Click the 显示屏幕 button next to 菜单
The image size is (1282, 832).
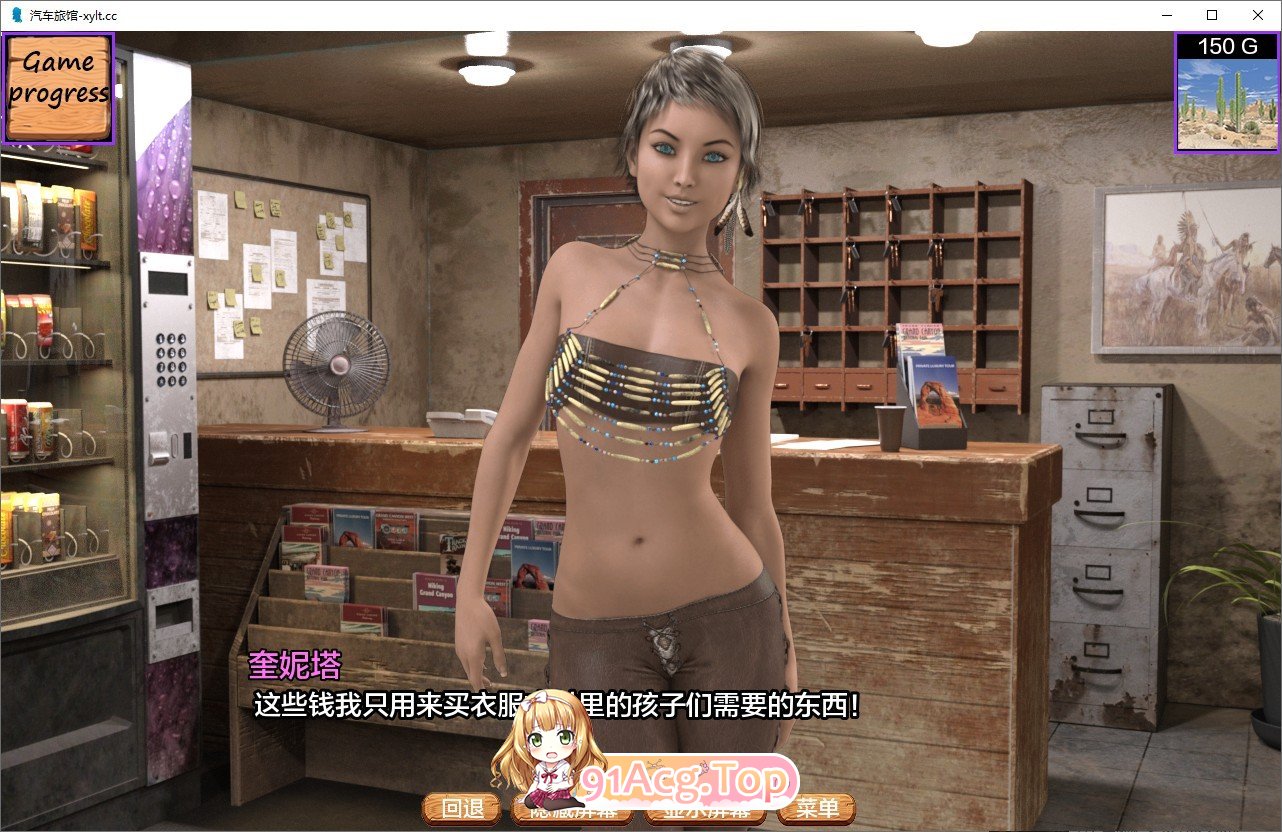point(700,811)
